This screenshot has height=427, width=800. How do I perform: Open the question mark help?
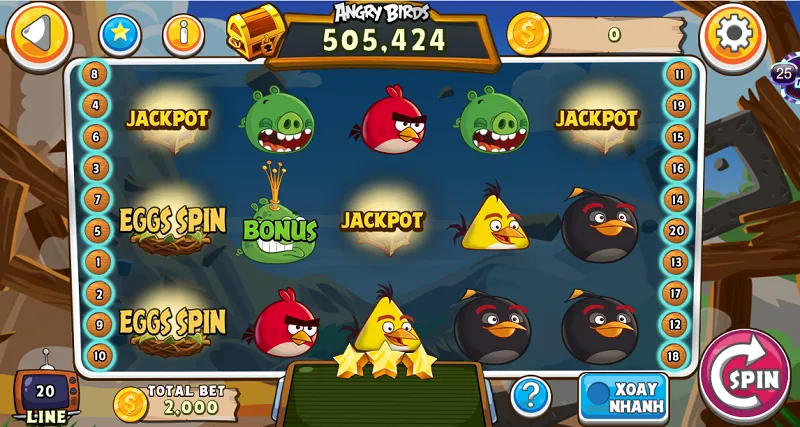531,396
